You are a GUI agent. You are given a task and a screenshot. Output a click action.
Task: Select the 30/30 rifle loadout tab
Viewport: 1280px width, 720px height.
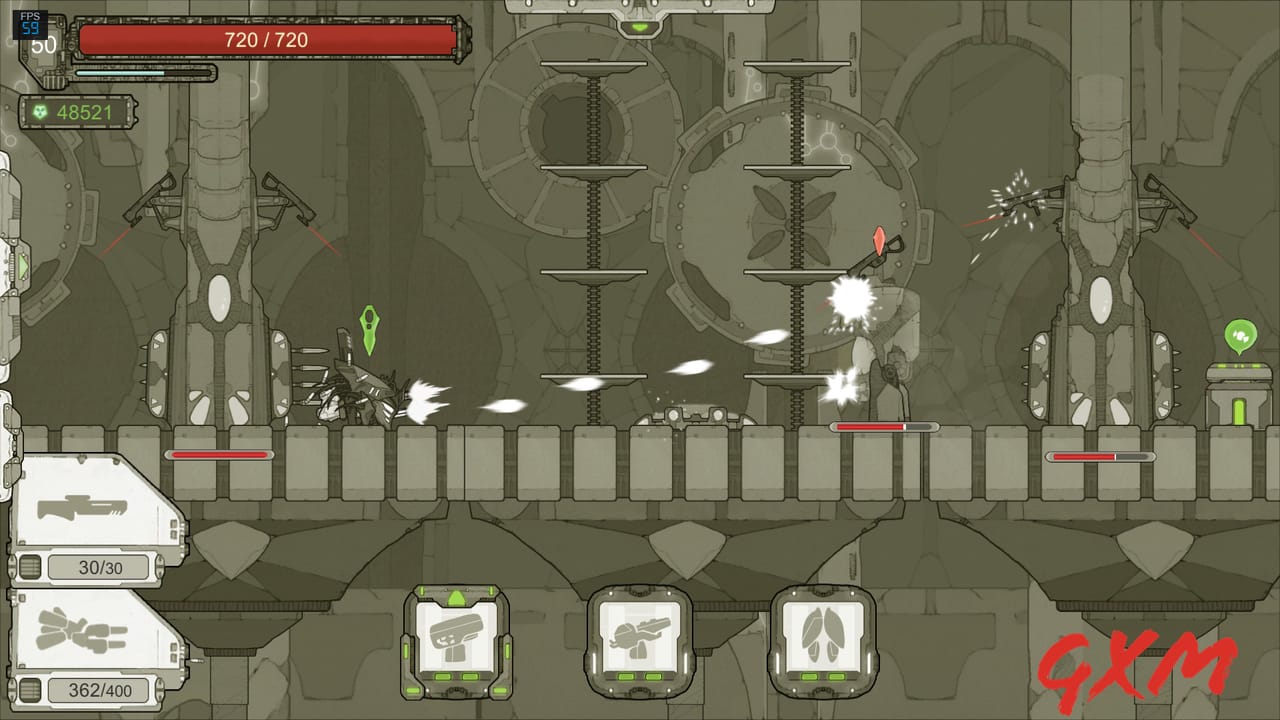pyautogui.click(x=100, y=565)
